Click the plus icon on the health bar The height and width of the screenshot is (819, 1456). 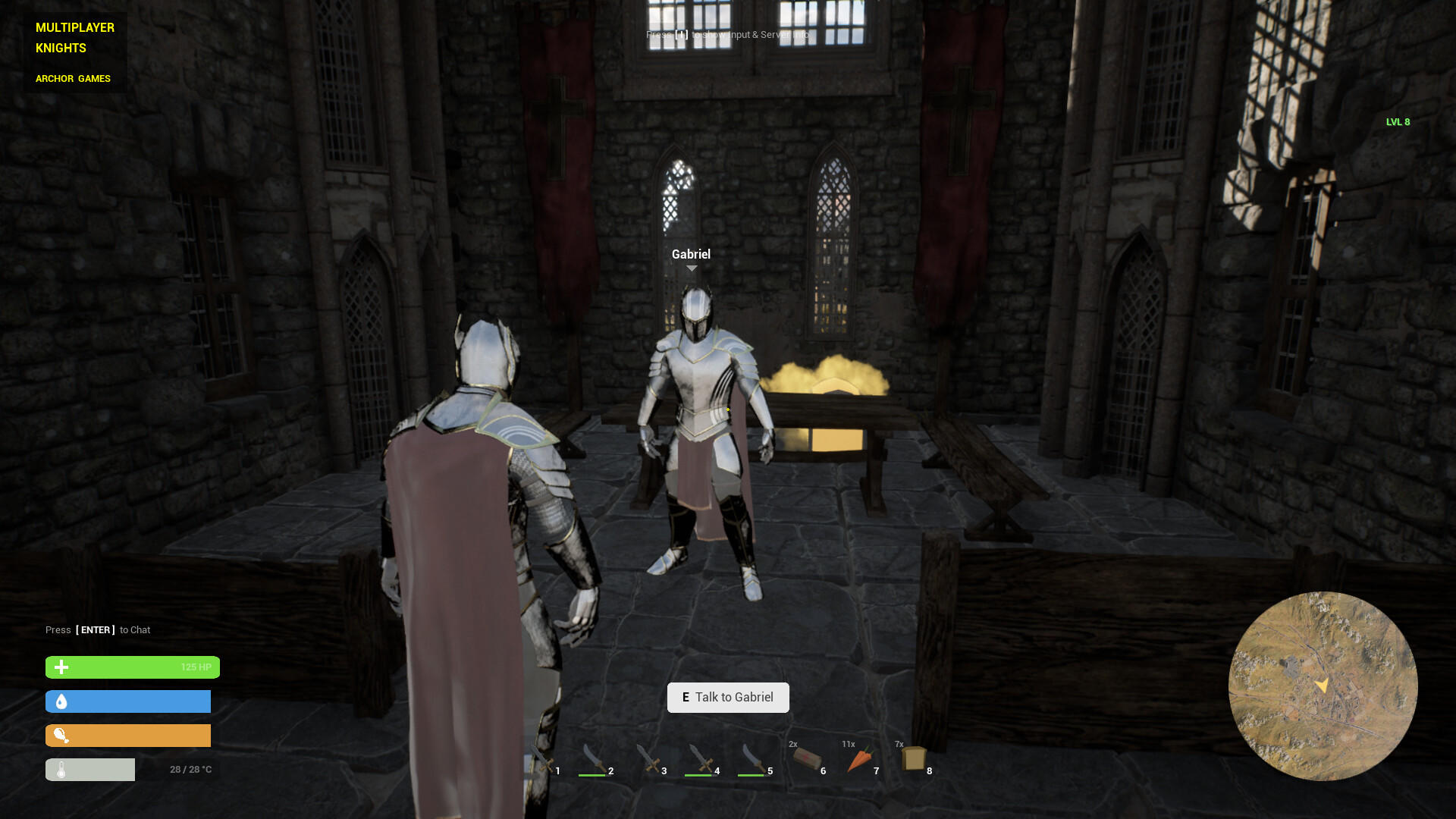pos(61,667)
